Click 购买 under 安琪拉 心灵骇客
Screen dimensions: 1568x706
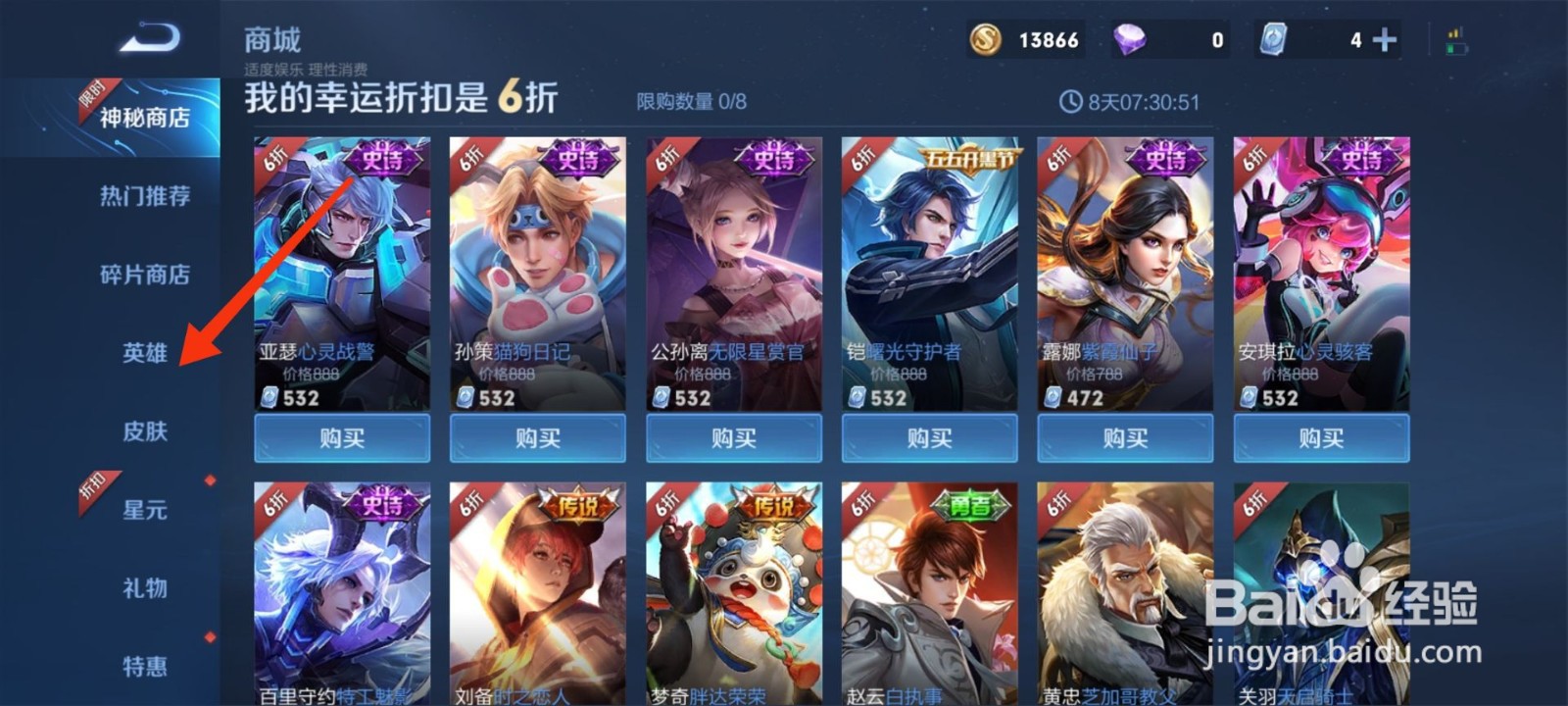click(x=1323, y=438)
